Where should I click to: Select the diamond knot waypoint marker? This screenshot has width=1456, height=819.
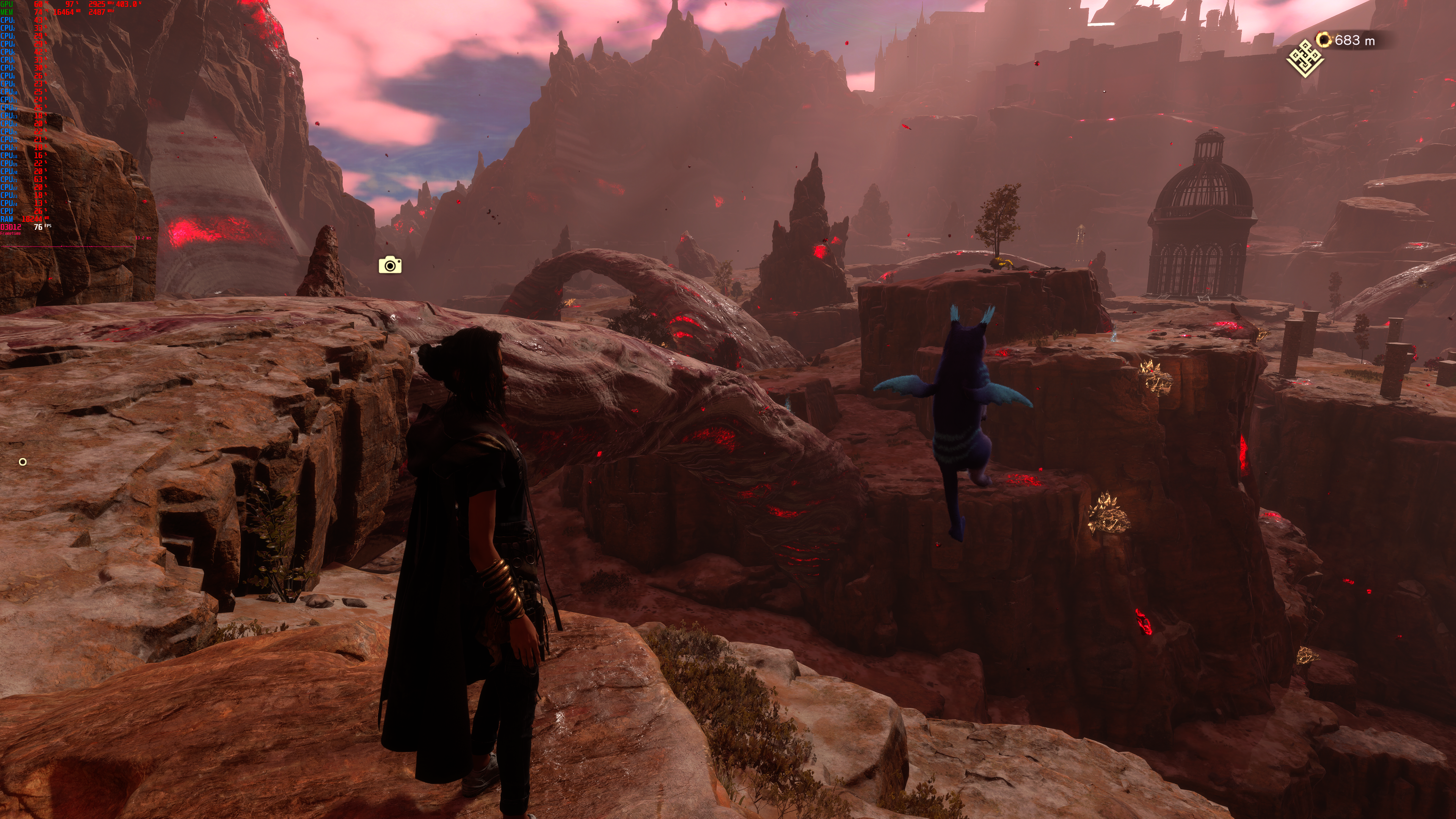click(x=1305, y=58)
